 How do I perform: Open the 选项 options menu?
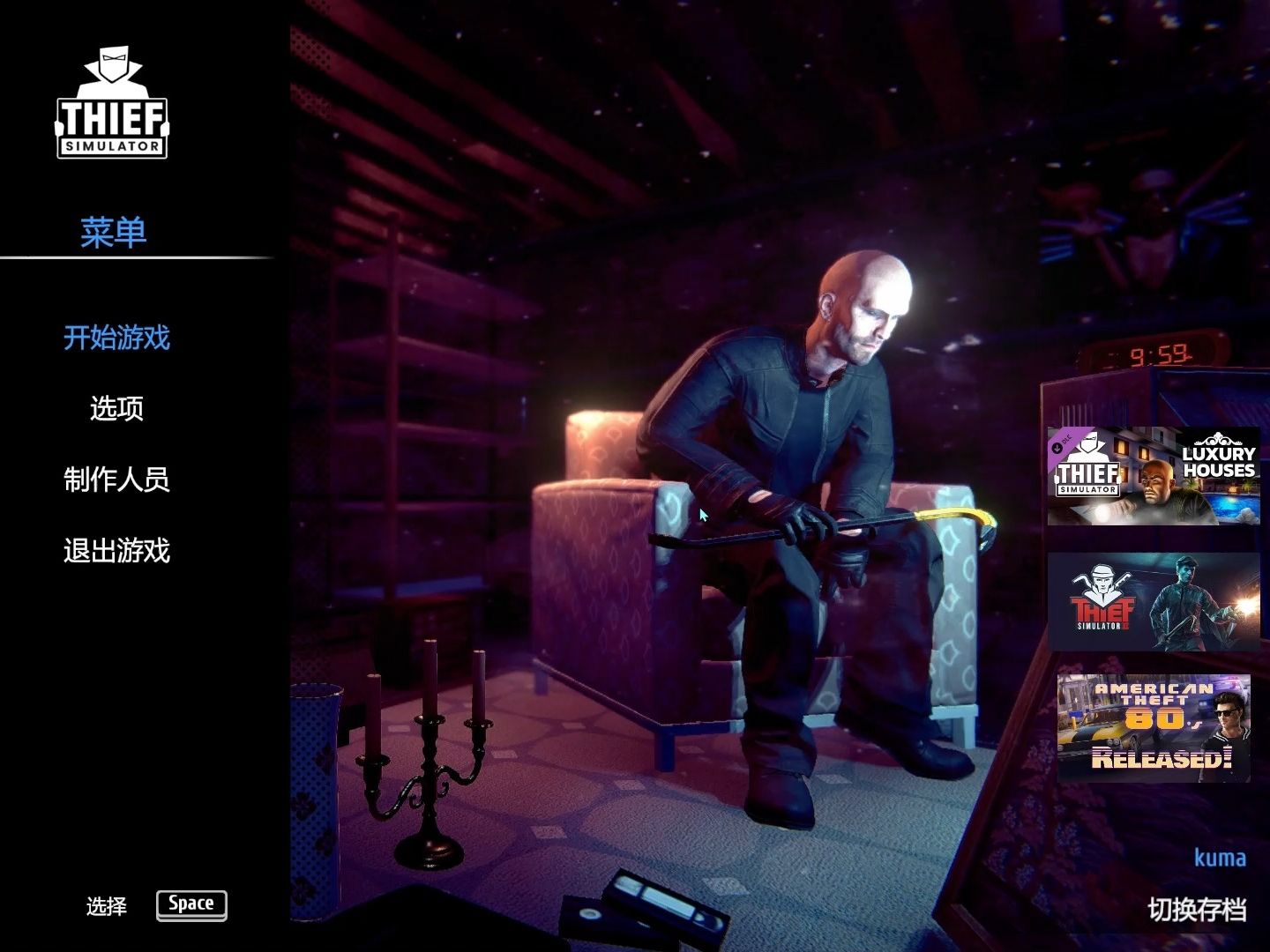[x=116, y=410]
